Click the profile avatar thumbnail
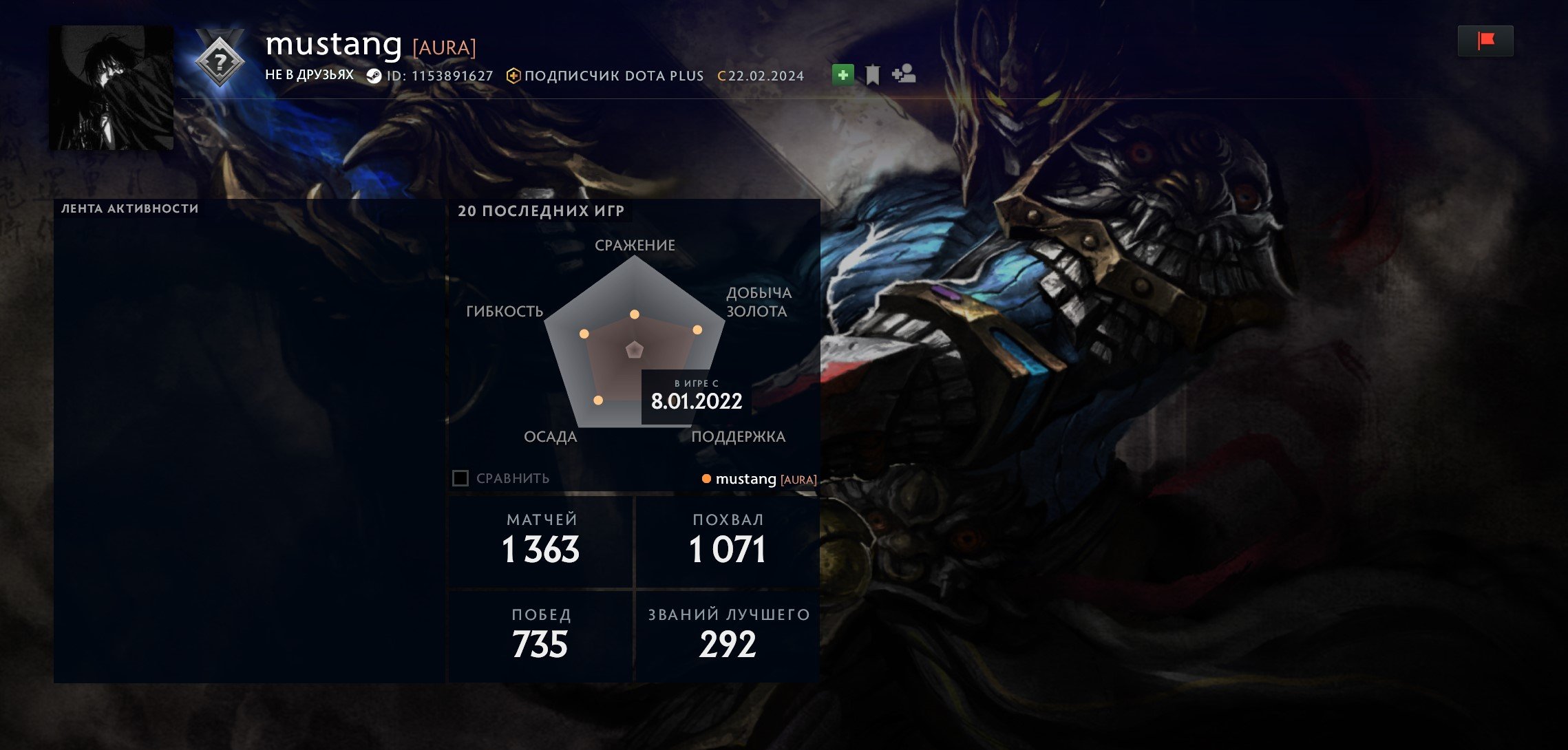Viewport: 1568px width, 750px height. click(110, 87)
